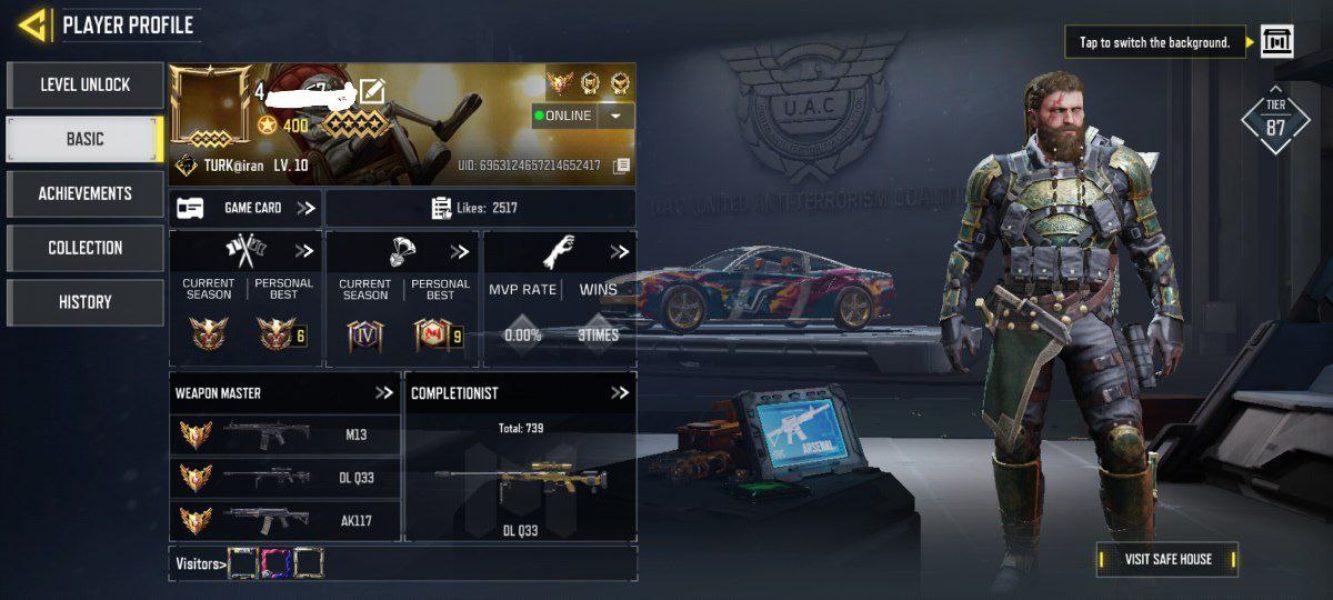Open the Tier 87 badge
The image size is (1333, 600).
pos(1275,120)
